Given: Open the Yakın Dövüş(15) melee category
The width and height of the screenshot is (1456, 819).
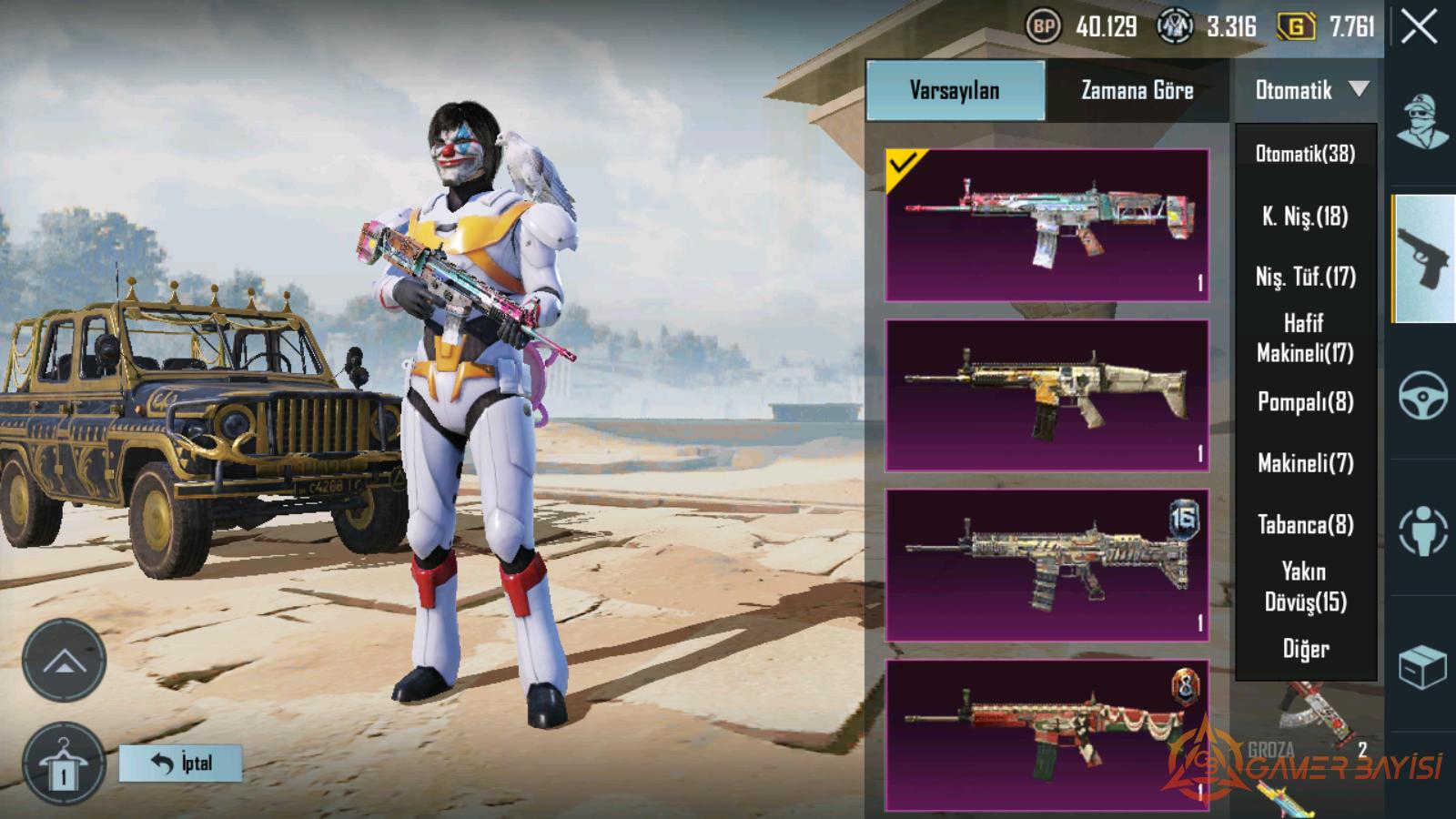Looking at the screenshot, I should [x=1305, y=586].
